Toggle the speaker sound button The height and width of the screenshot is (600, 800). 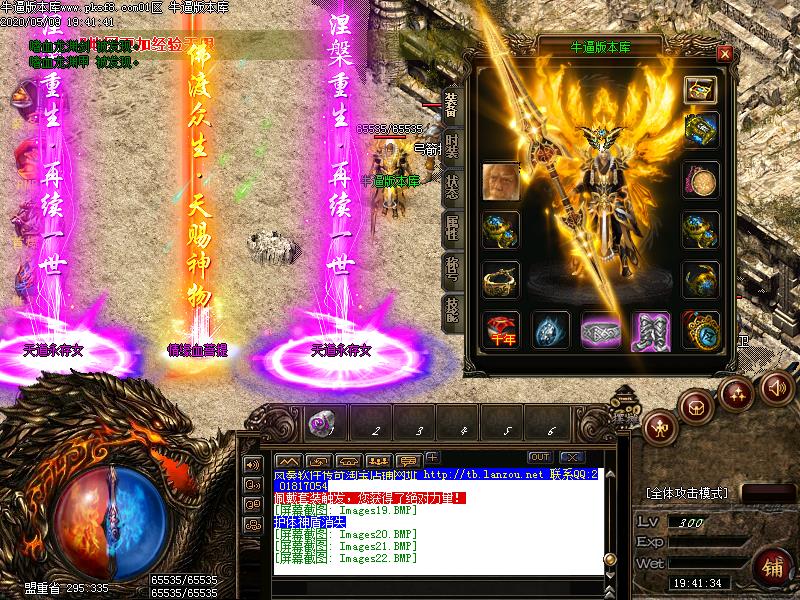[x=774, y=386]
